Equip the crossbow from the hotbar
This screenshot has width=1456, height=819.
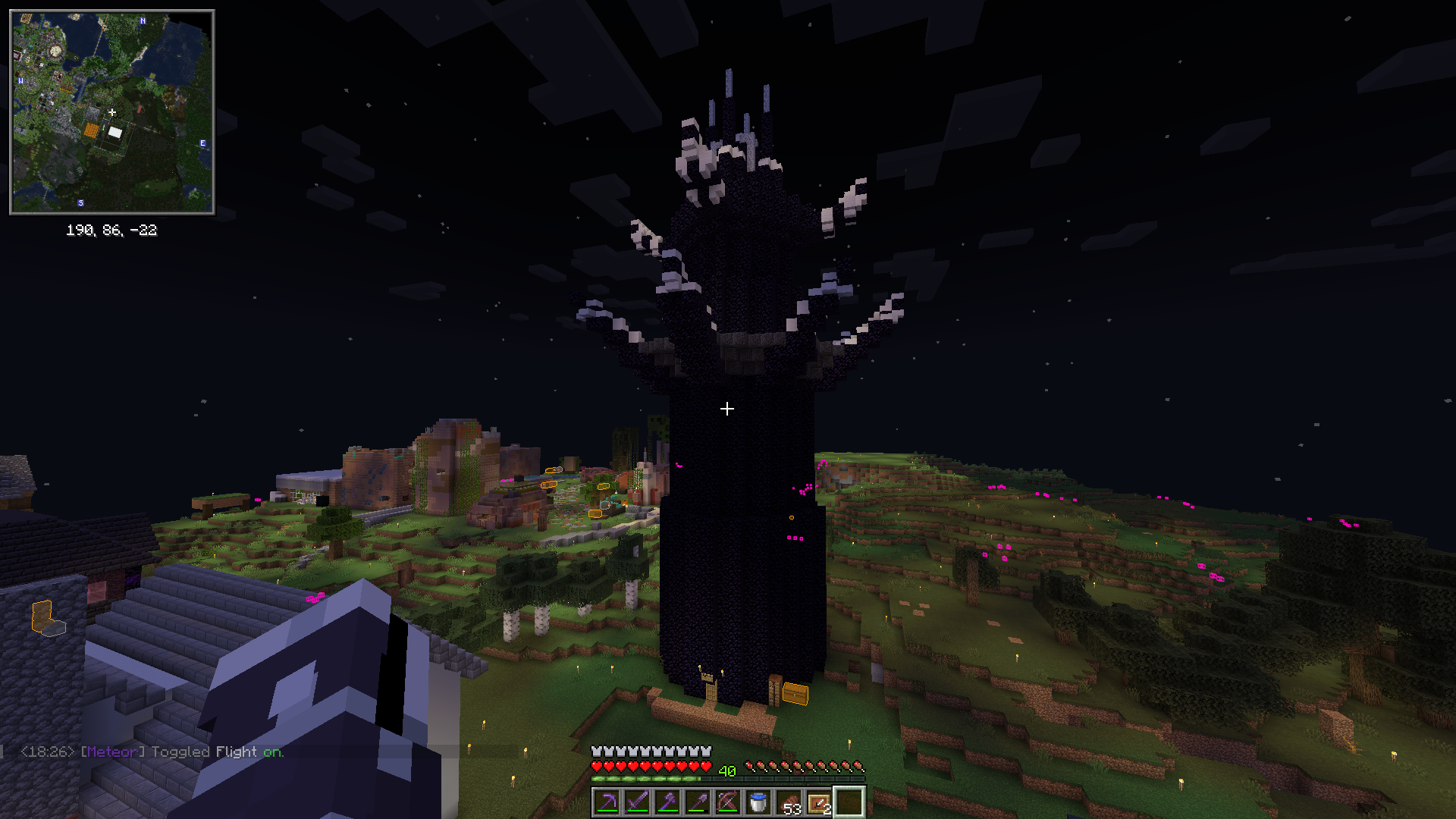tap(728, 802)
